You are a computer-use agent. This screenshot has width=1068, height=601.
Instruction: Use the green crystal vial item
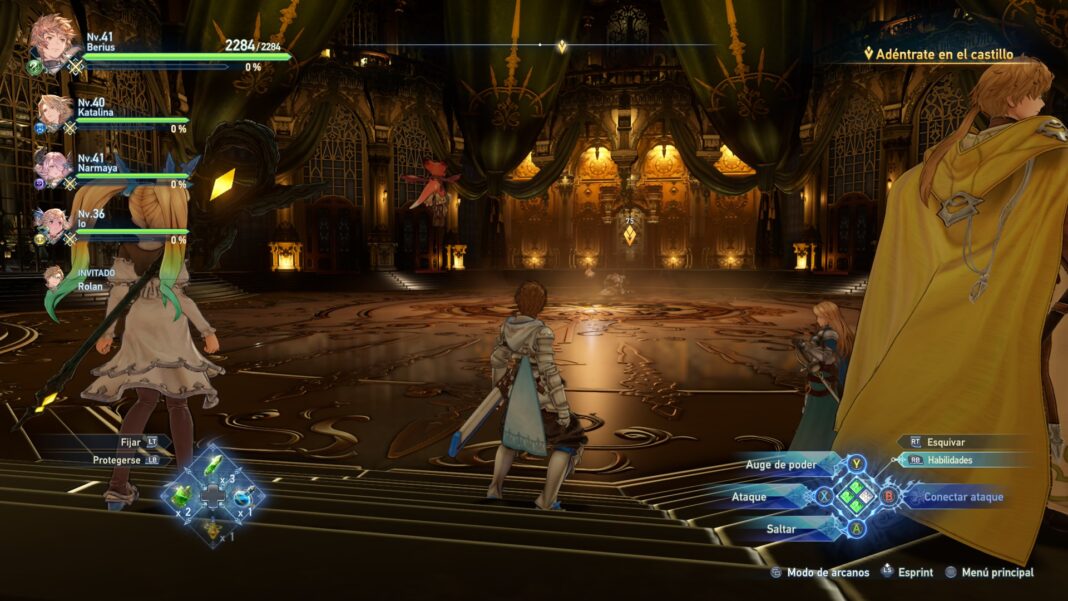[x=214, y=466]
